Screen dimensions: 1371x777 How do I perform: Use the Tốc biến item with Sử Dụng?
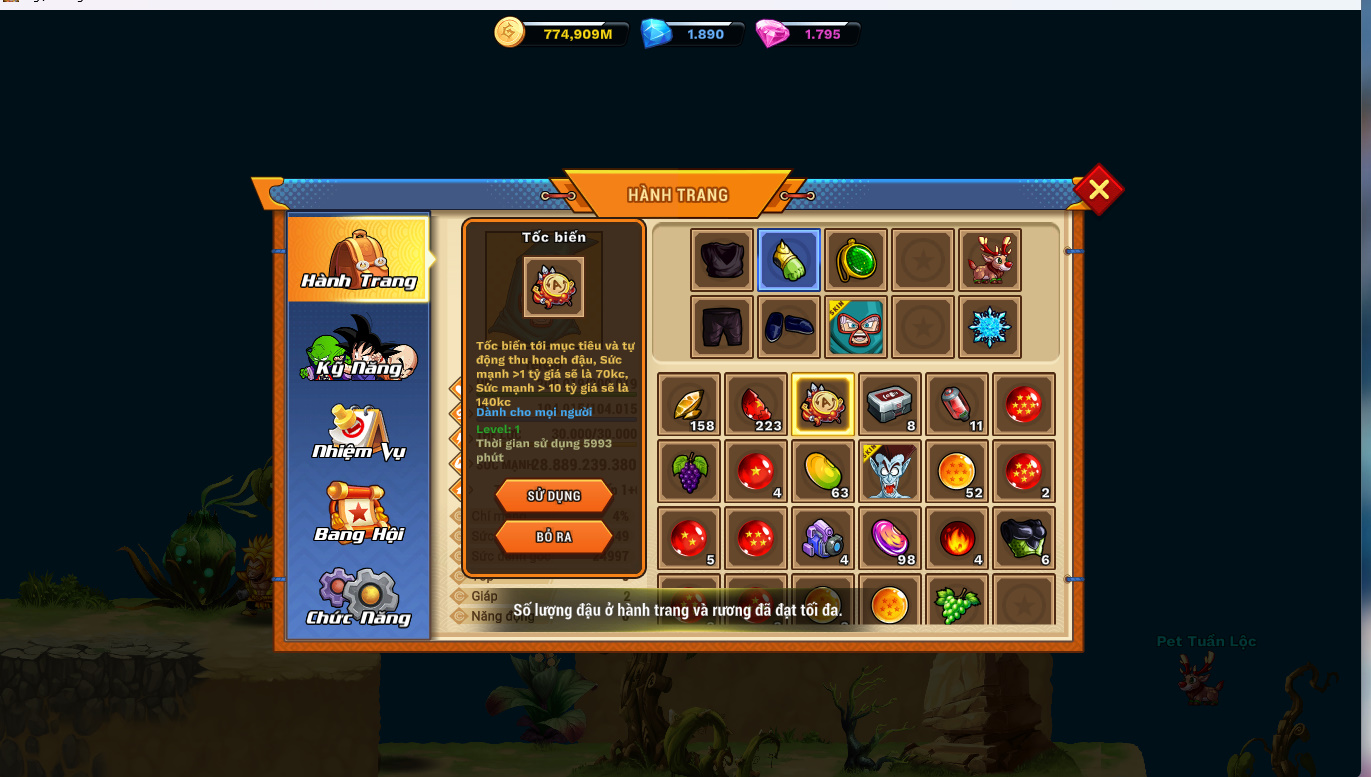click(554, 496)
